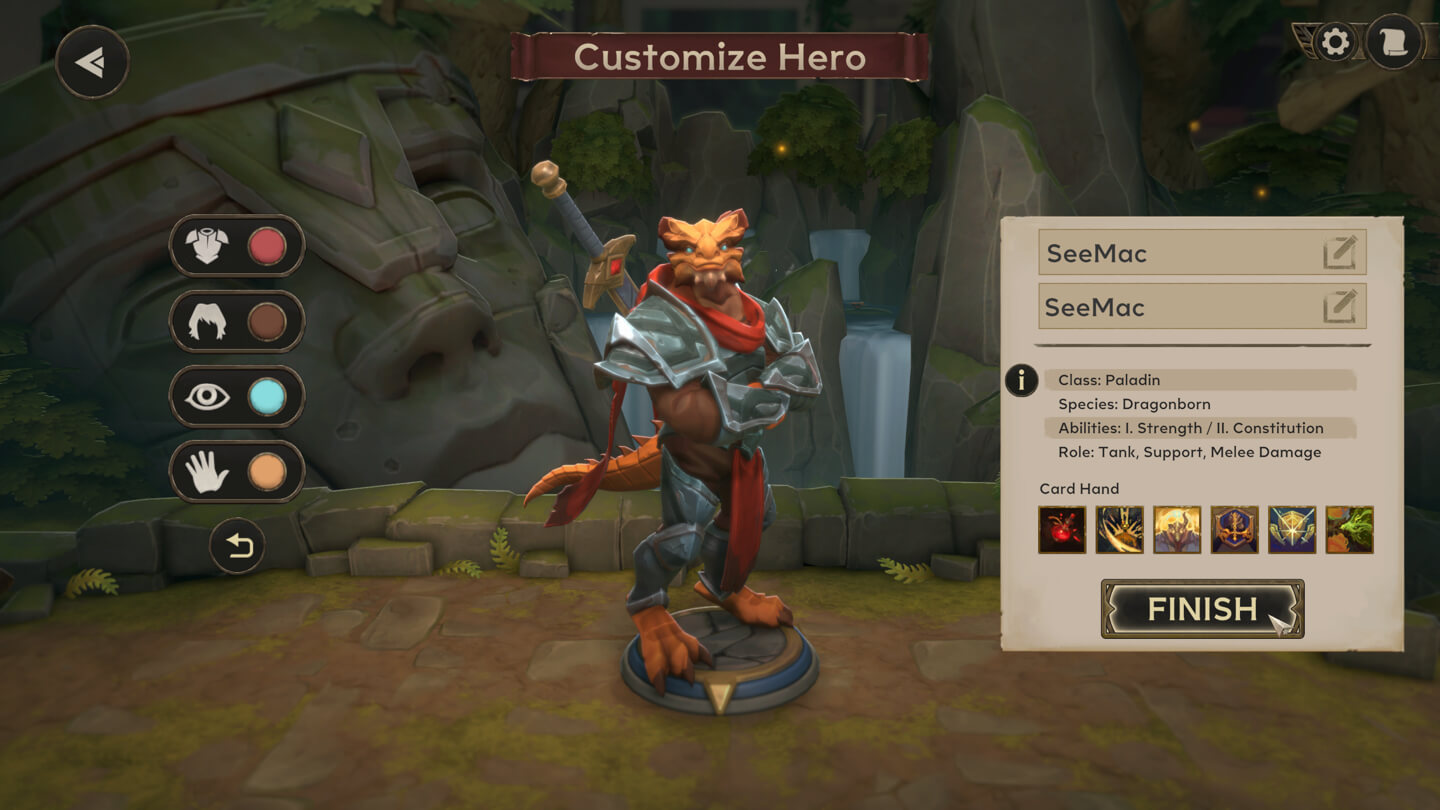This screenshot has width=1440, height=810.
Task: Edit the first SeeMac name field
Action: click(1340, 253)
